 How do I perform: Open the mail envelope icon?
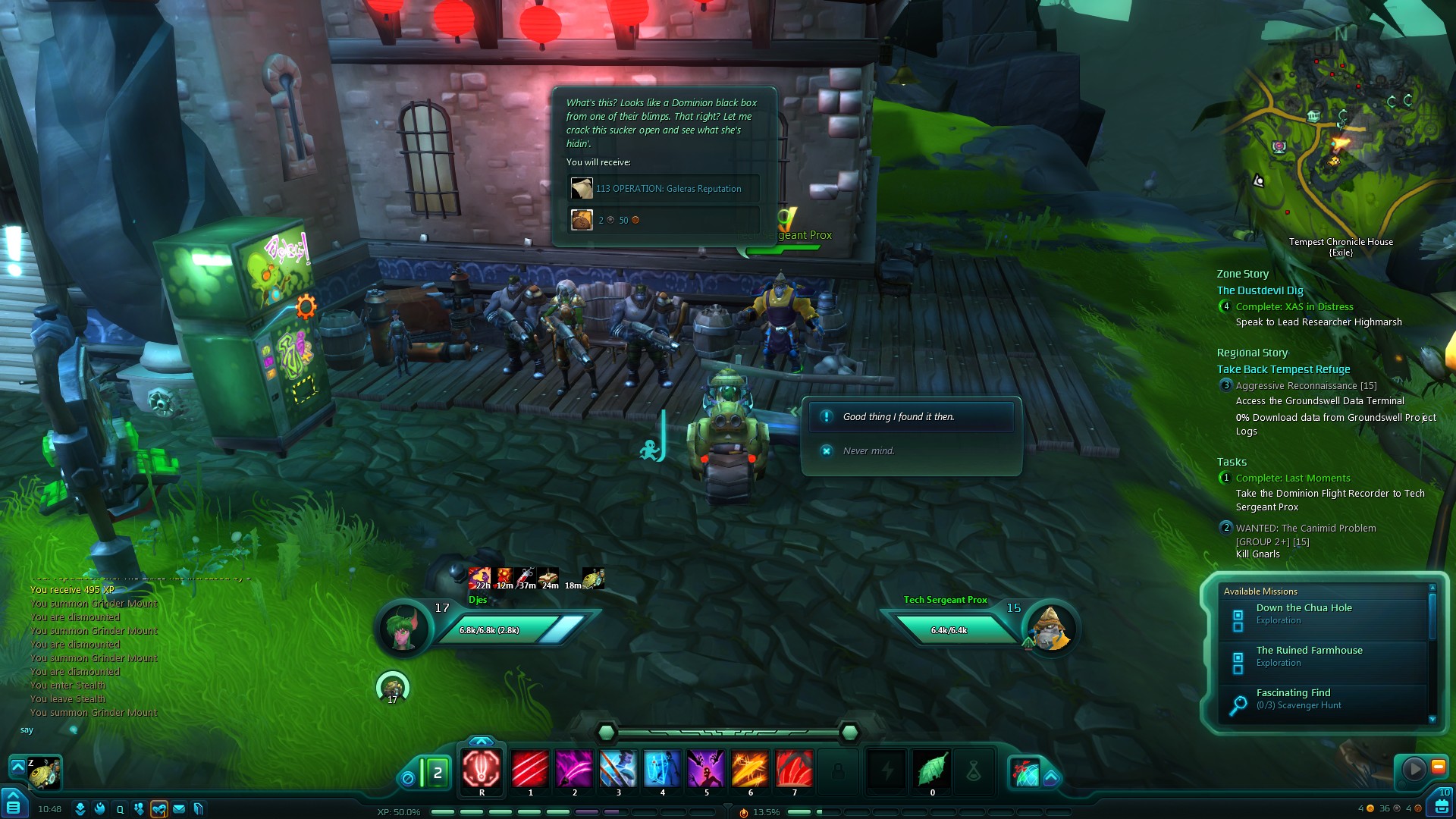(x=179, y=809)
